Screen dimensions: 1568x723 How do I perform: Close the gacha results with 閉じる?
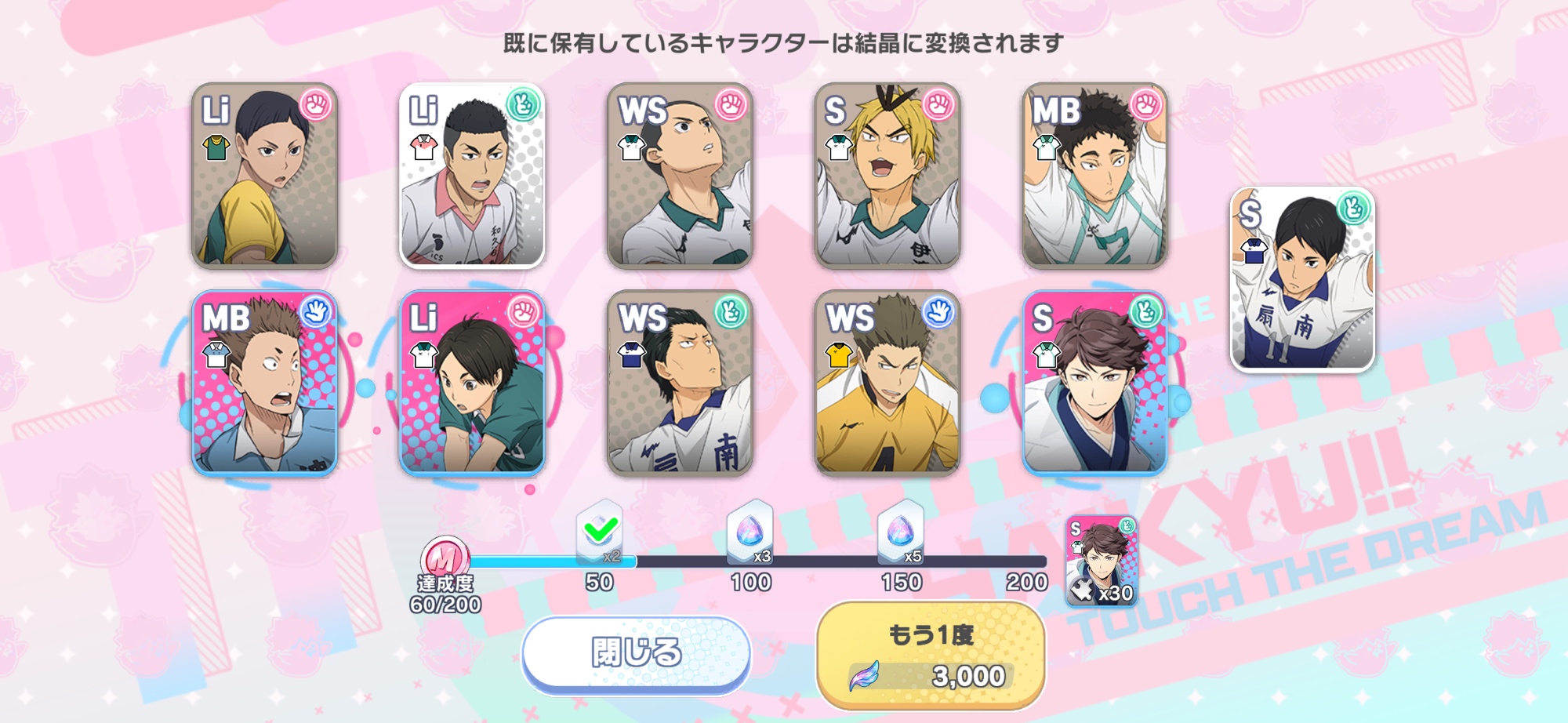click(636, 654)
